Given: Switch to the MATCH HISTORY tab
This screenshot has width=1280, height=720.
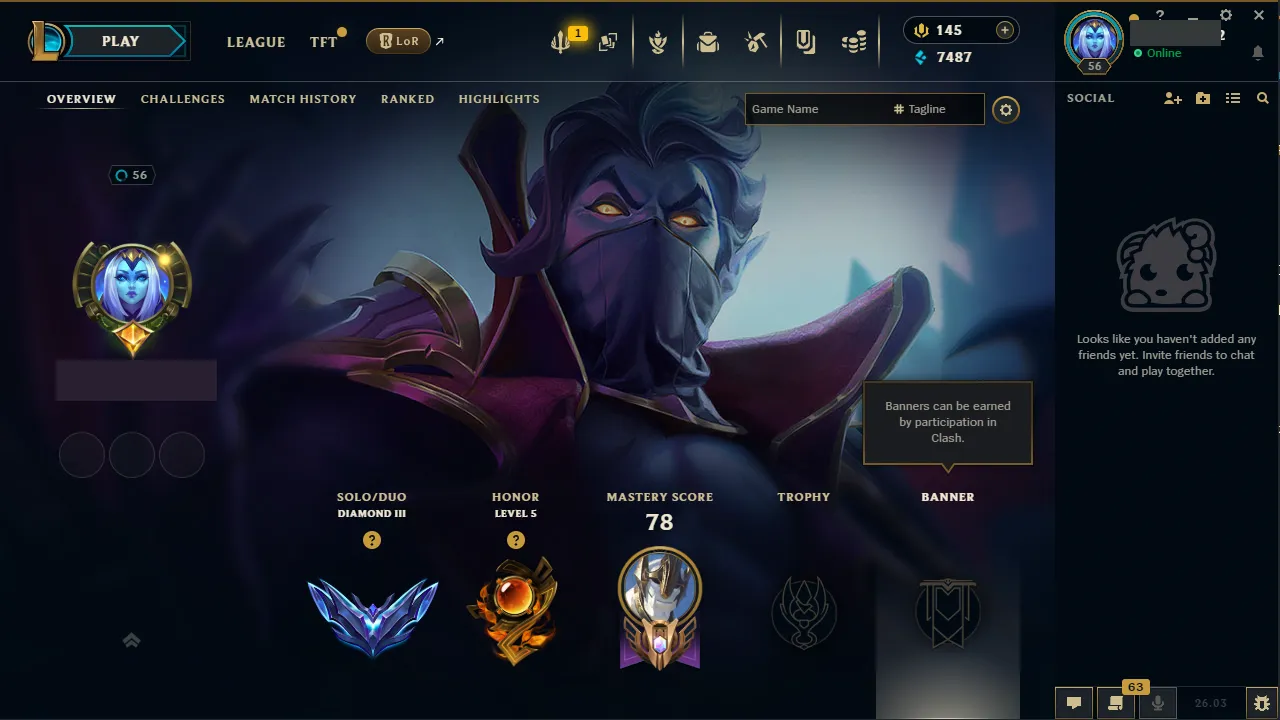Looking at the screenshot, I should 303,98.
